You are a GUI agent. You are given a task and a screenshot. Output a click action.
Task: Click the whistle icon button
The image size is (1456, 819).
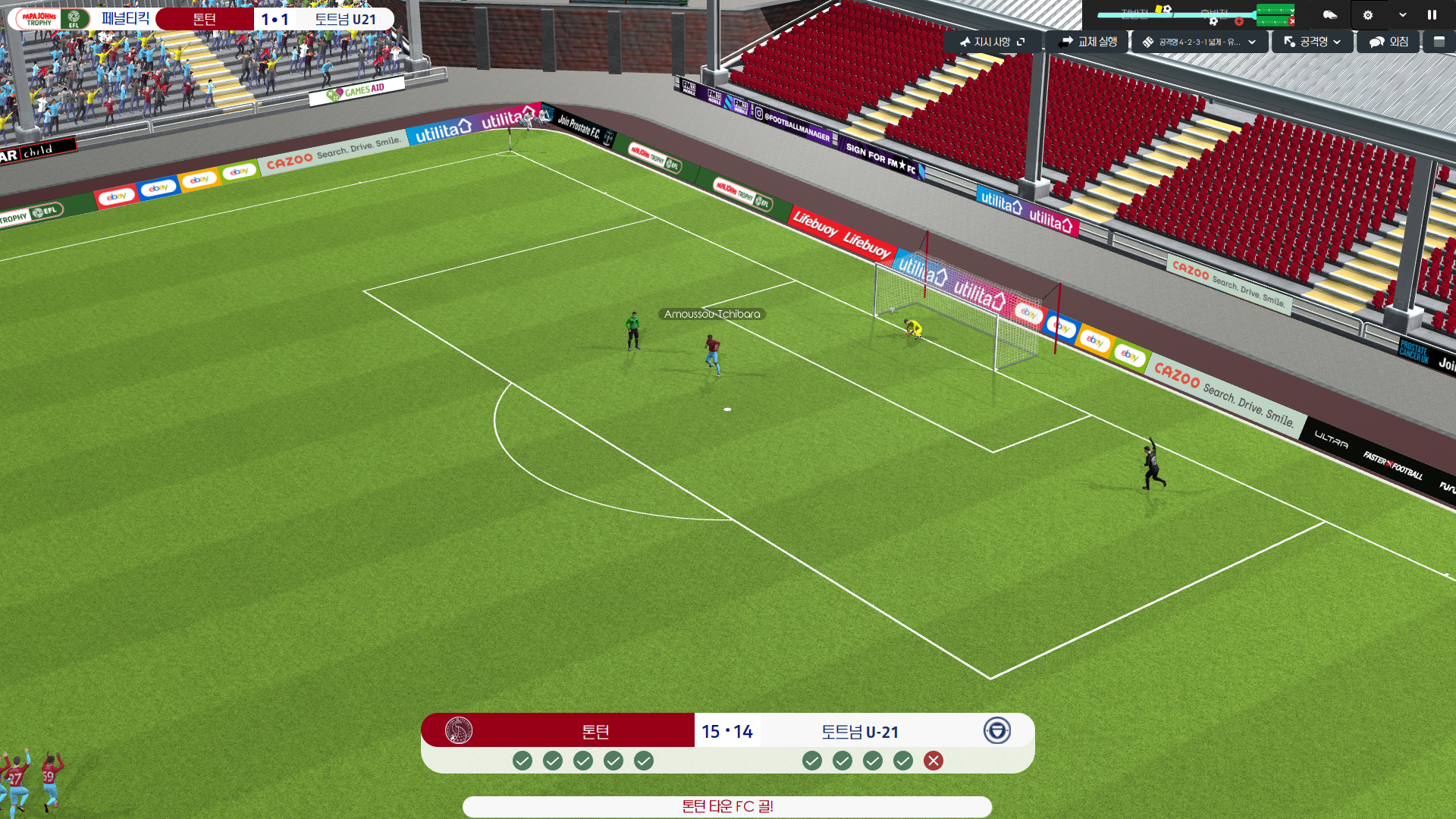click(1330, 14)
